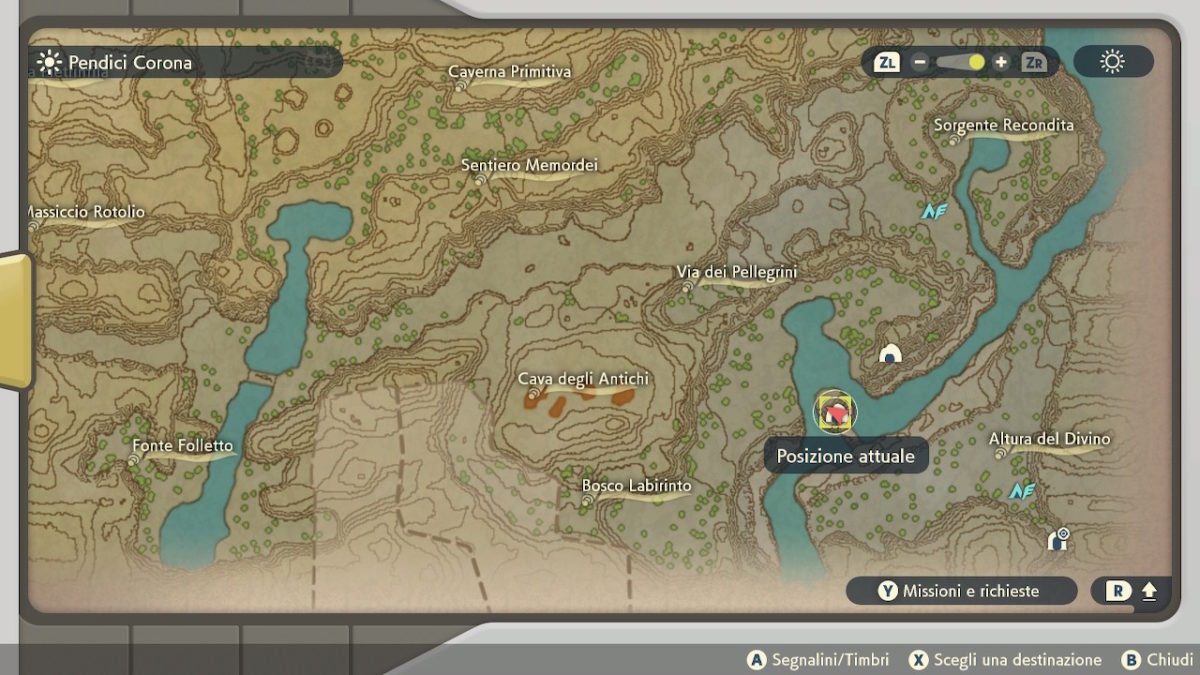Choose Bosco Labirinto on the map

636,487
